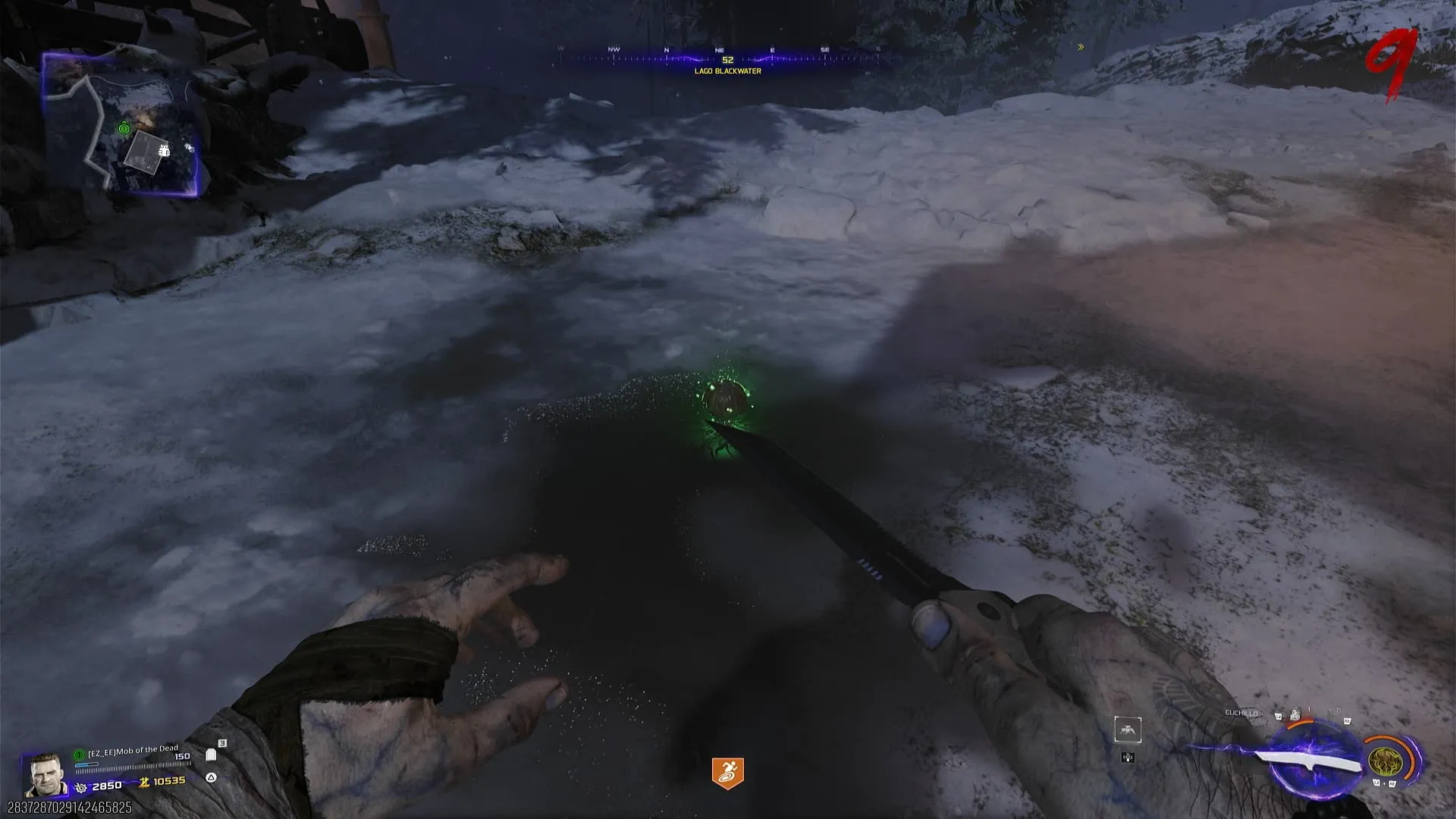1456x819 pixels.
Task: Click the armor plate icon
Action: point(211,755)
